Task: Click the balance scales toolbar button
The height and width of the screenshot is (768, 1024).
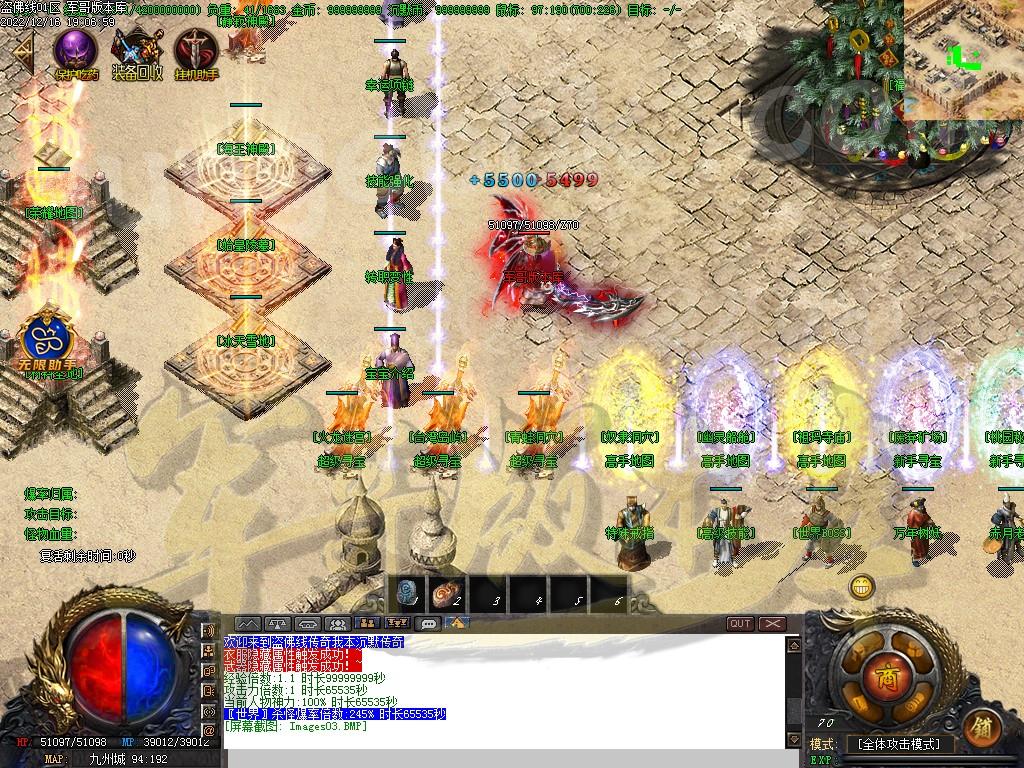Action: point(277,624)
